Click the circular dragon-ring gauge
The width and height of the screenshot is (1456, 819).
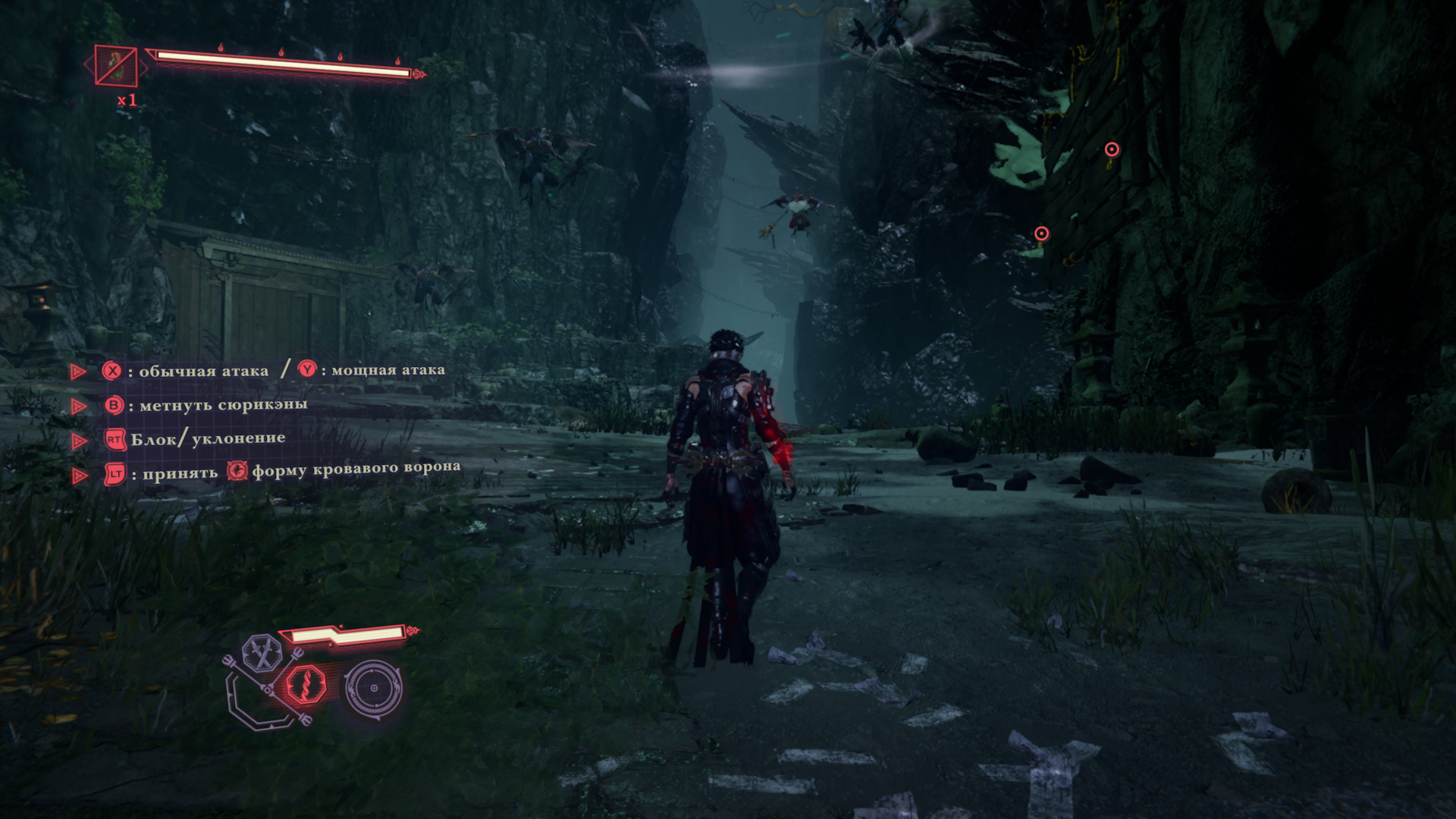pos(373,688)
